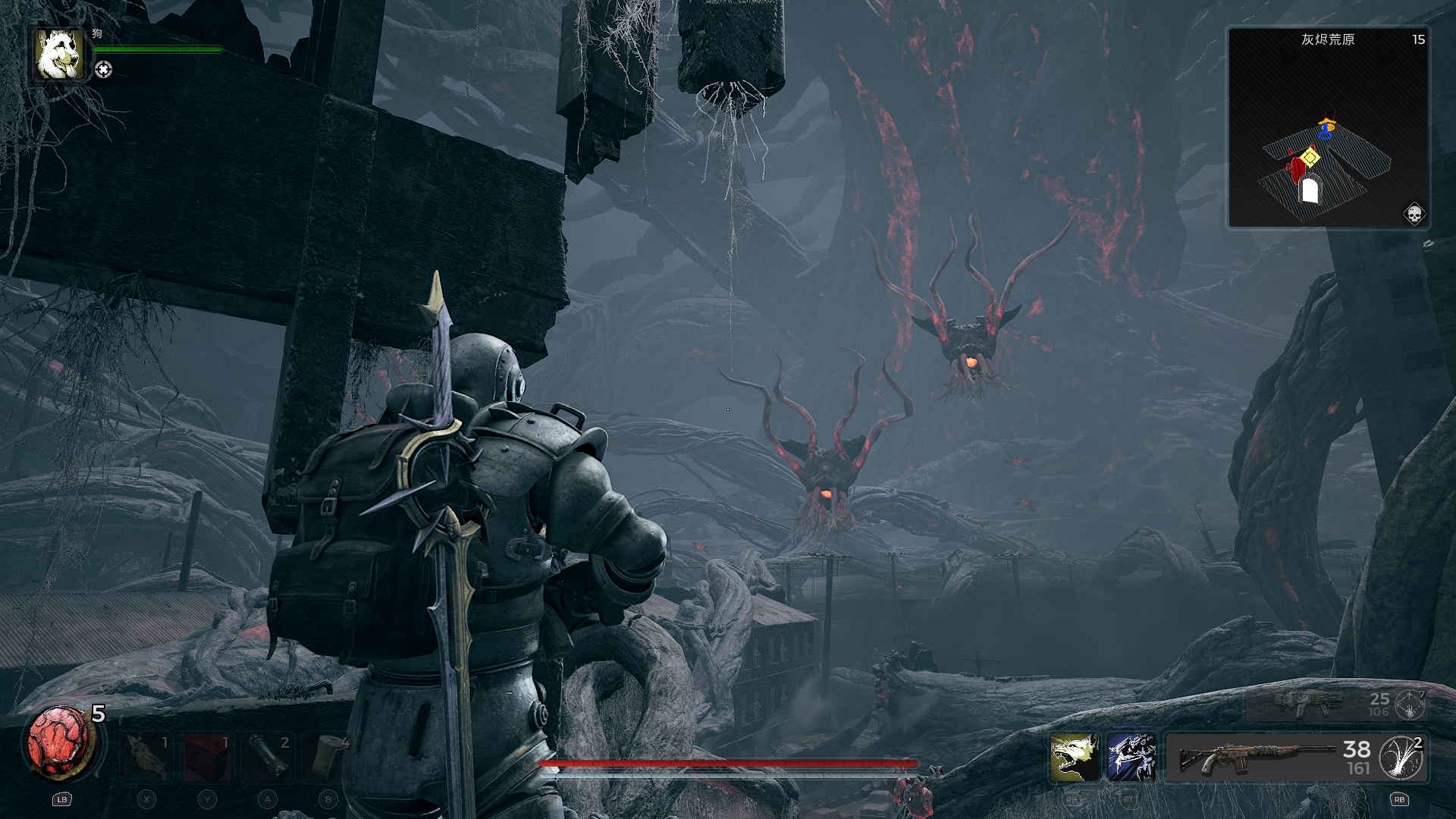
Task: Select the root-creature consumable quick slot
Action: pos(147,757)
